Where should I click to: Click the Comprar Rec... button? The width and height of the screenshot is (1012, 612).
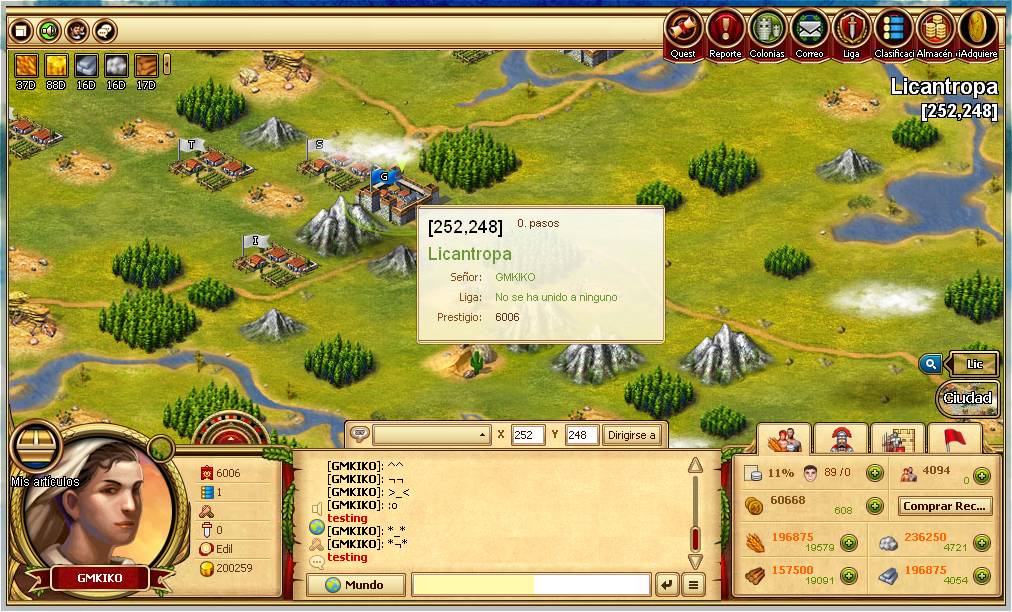(x=944, y=506)
